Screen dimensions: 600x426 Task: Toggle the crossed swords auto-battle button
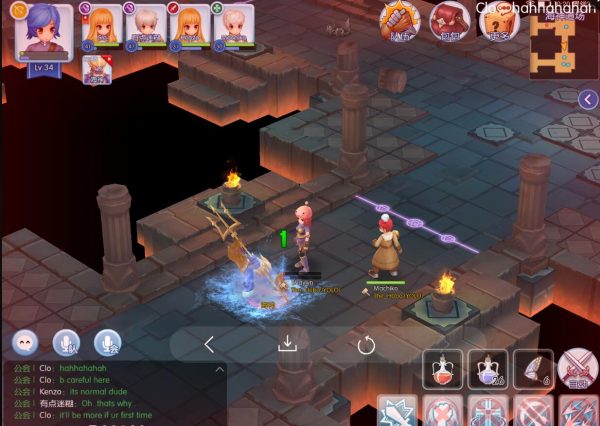[578, 369]
